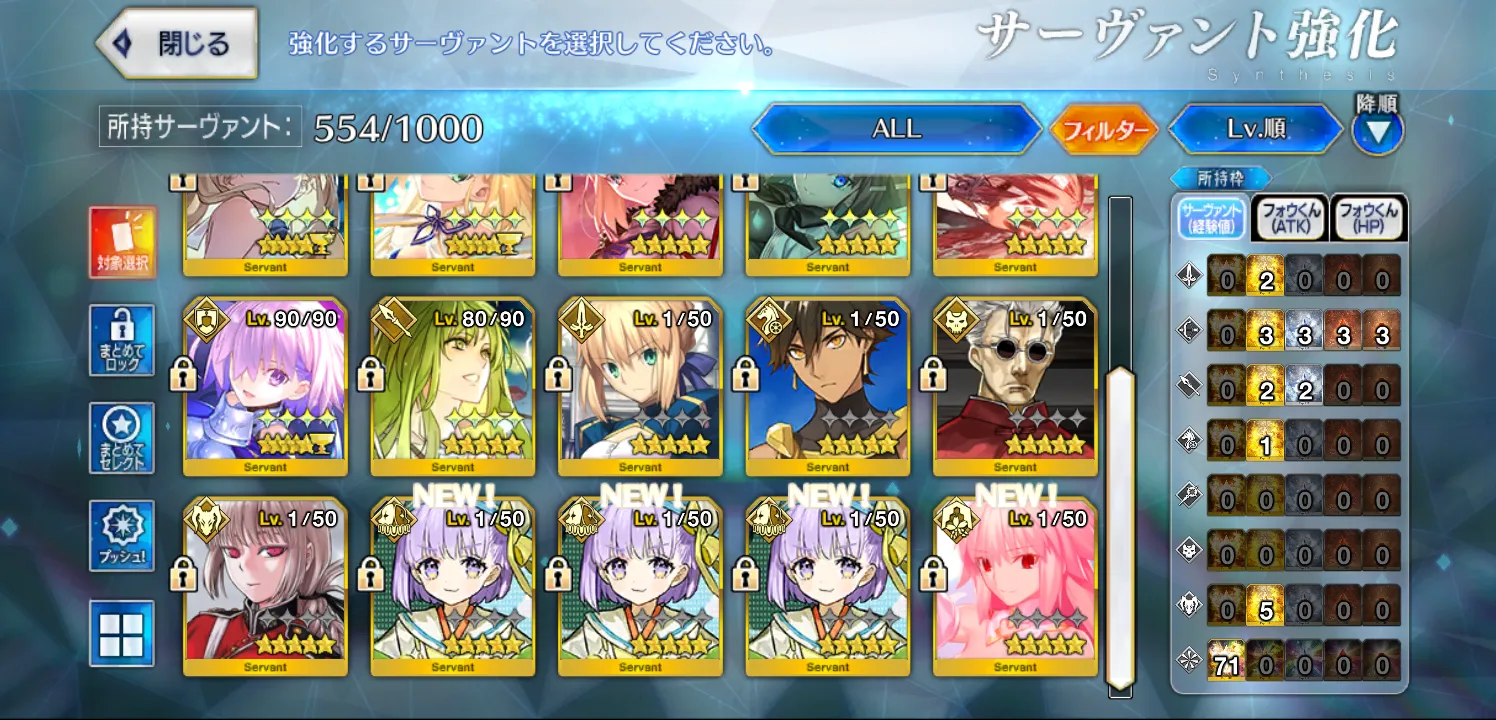Image resolution: width=1496 pixels, height=720 pixels.
Task: Open the orange フィルター filter button
Action: (1104, 130)
